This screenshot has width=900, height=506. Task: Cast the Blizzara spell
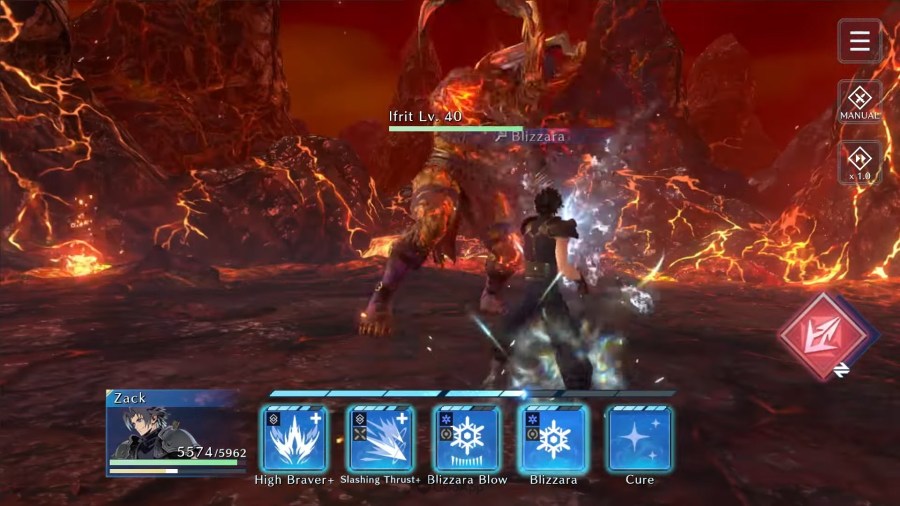553,439
